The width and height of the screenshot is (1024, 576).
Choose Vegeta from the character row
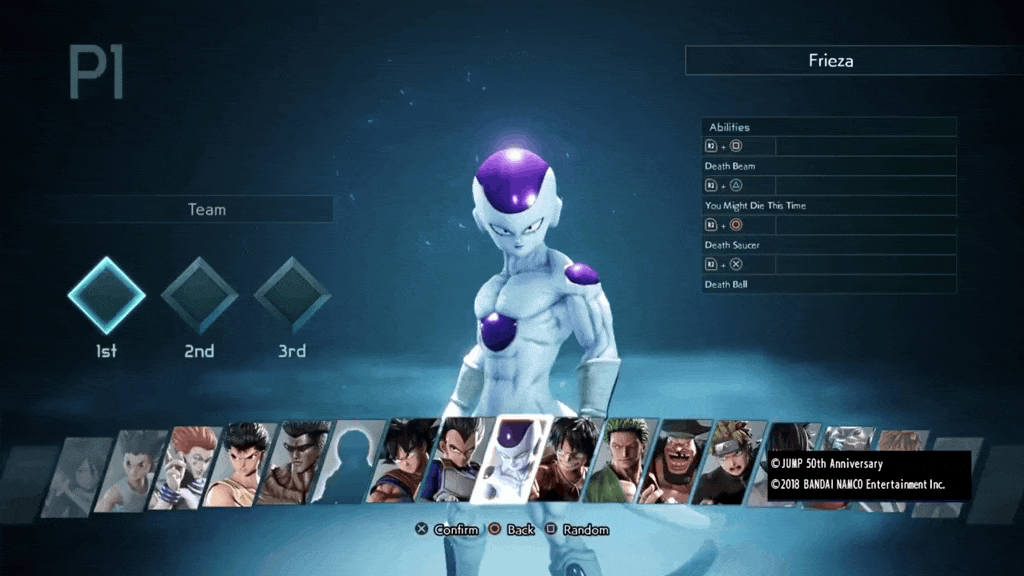coord(455,461)
